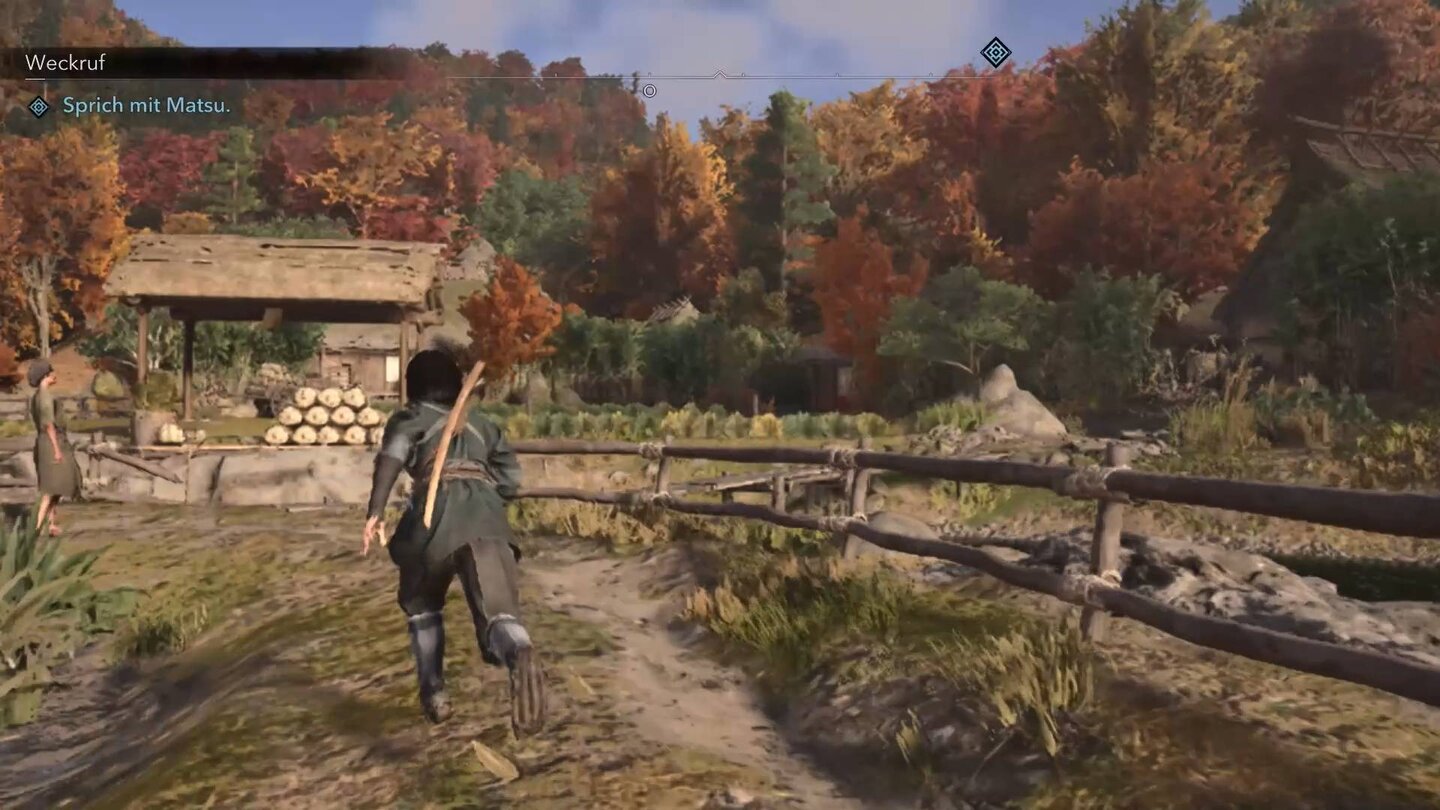Click the small tick mark left of compass center
Screen dimensions: 1440x810
click(x=649, y=74)
